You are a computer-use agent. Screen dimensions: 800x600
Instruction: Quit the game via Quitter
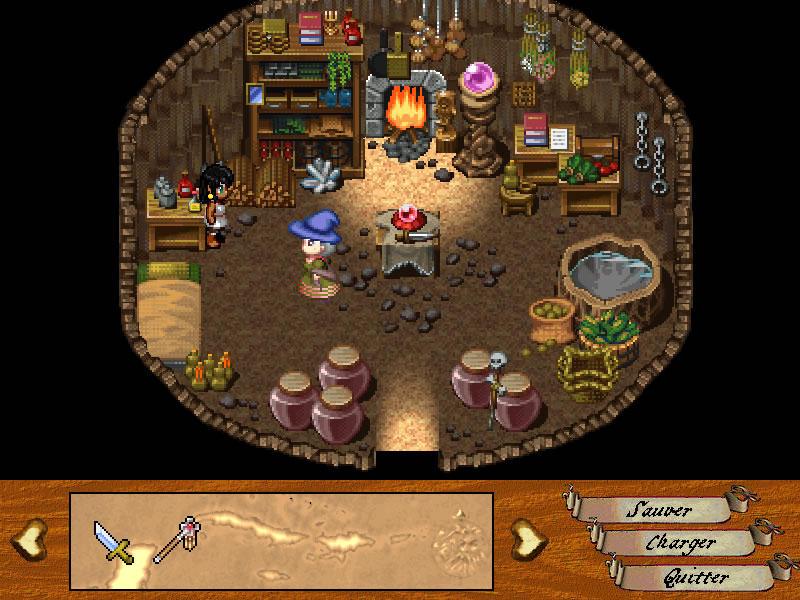tap(697, 577)
